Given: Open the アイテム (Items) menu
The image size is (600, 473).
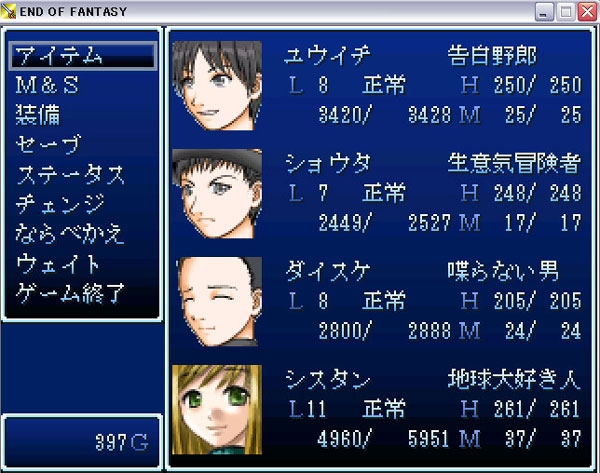Looking at the screenshot, I should [60, 56].
